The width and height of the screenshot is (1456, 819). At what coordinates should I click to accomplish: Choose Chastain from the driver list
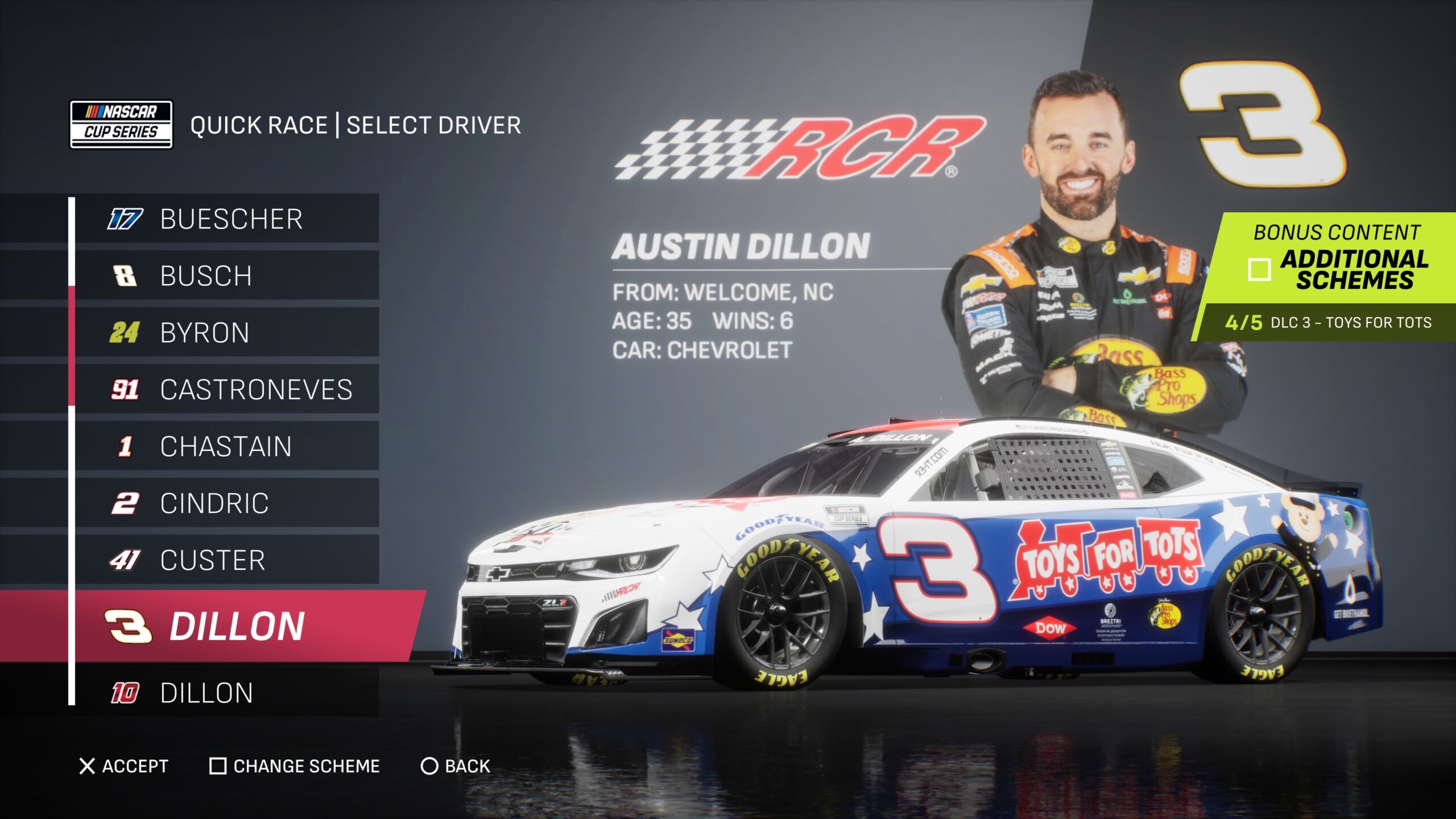(227, 446)
